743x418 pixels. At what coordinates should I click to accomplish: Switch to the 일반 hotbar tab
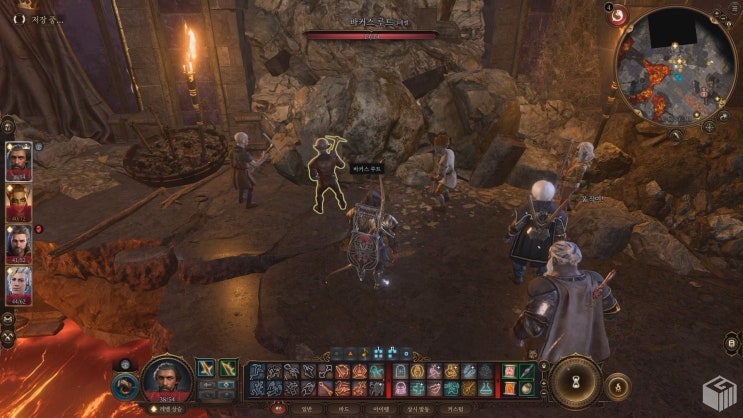(308, 408)
